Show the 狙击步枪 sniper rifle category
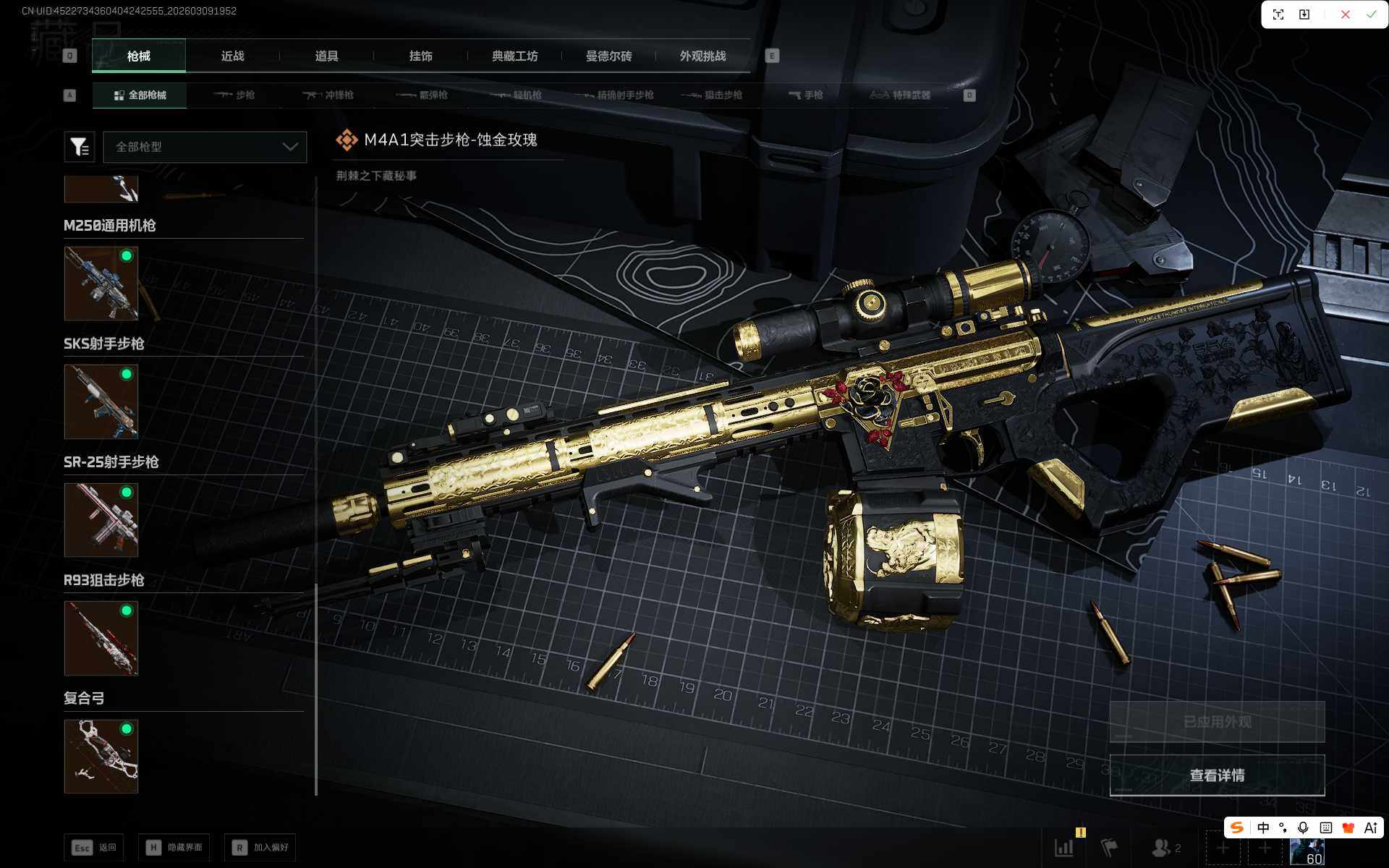The height and width of the screenshot is (868, 1389). pos(713,95)
